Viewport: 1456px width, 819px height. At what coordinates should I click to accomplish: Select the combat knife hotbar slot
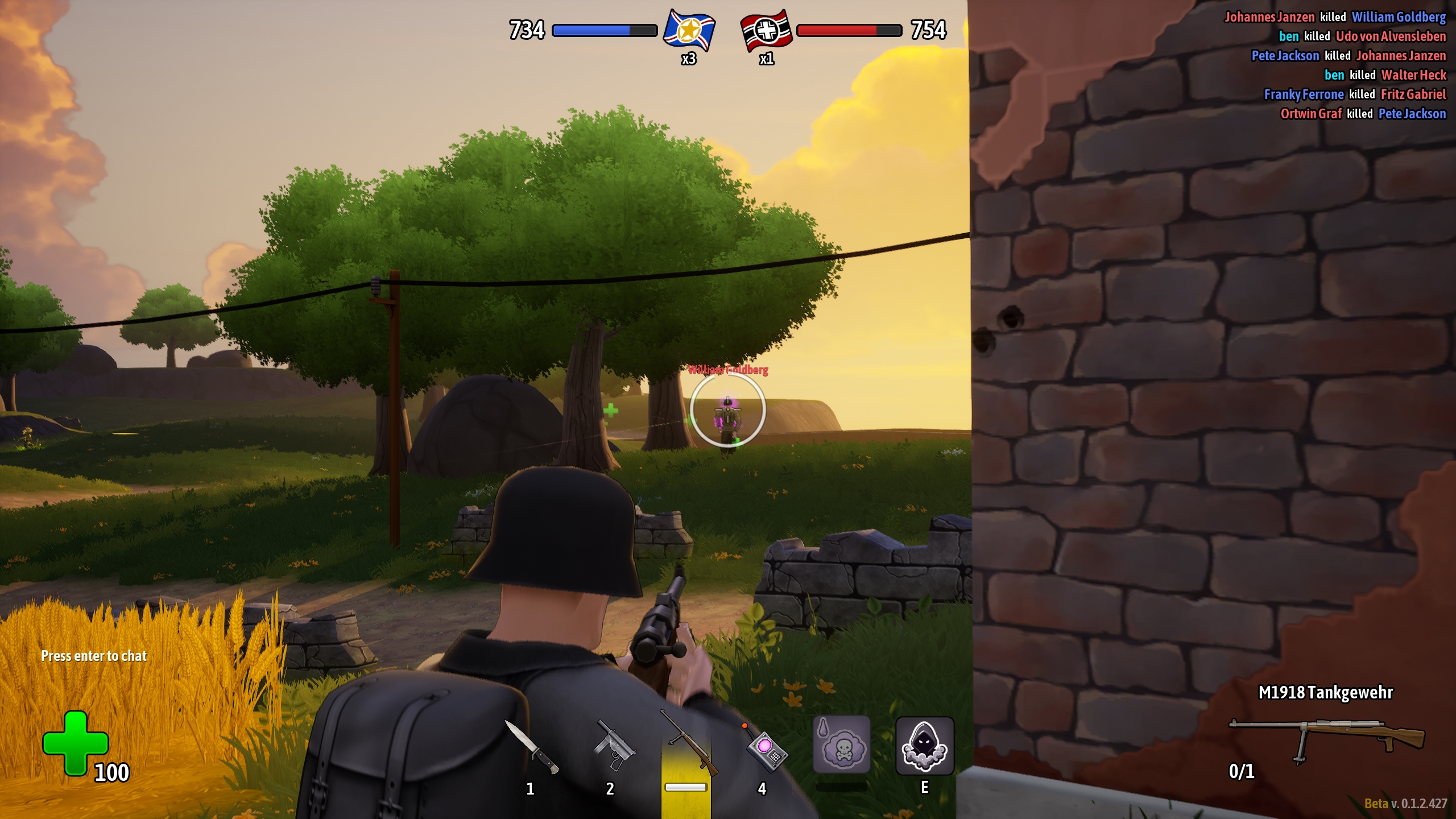point(531,747)
